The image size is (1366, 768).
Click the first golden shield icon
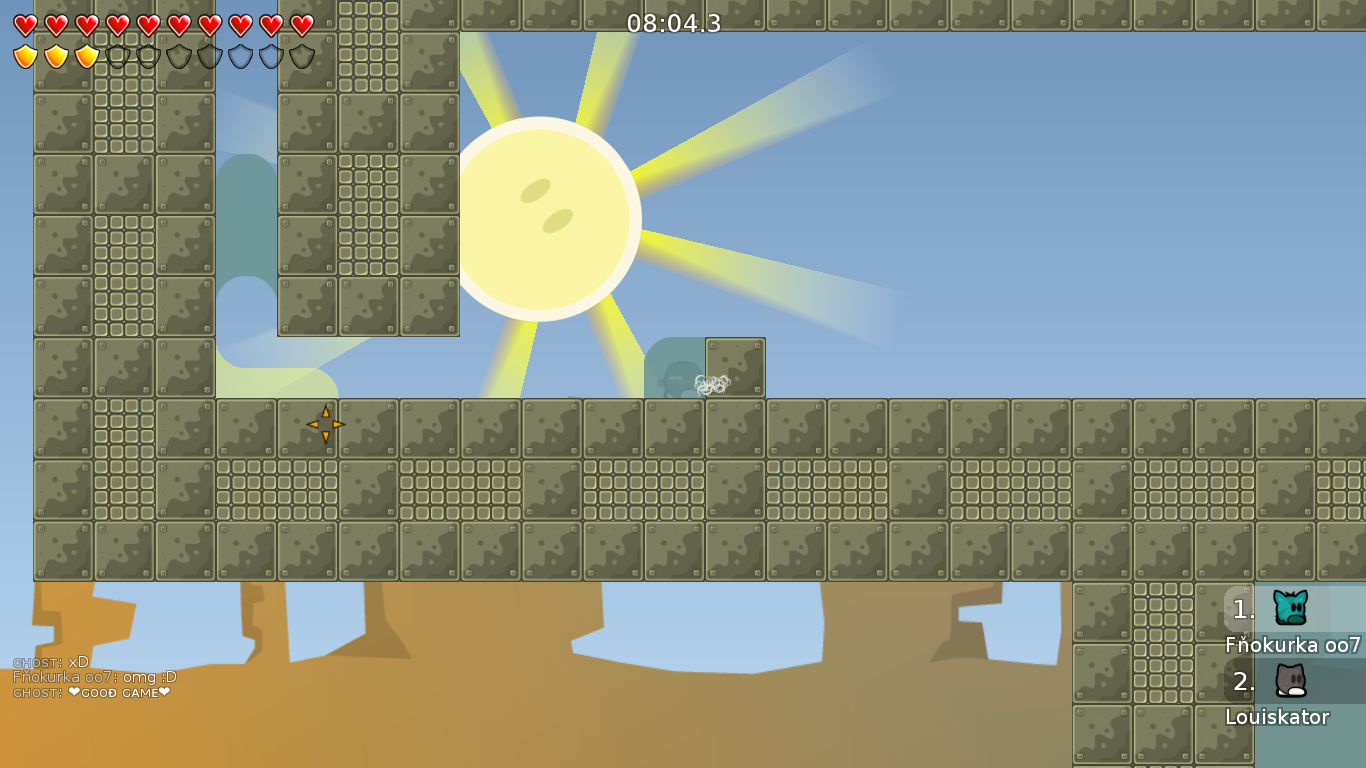(x=24, y=57)
